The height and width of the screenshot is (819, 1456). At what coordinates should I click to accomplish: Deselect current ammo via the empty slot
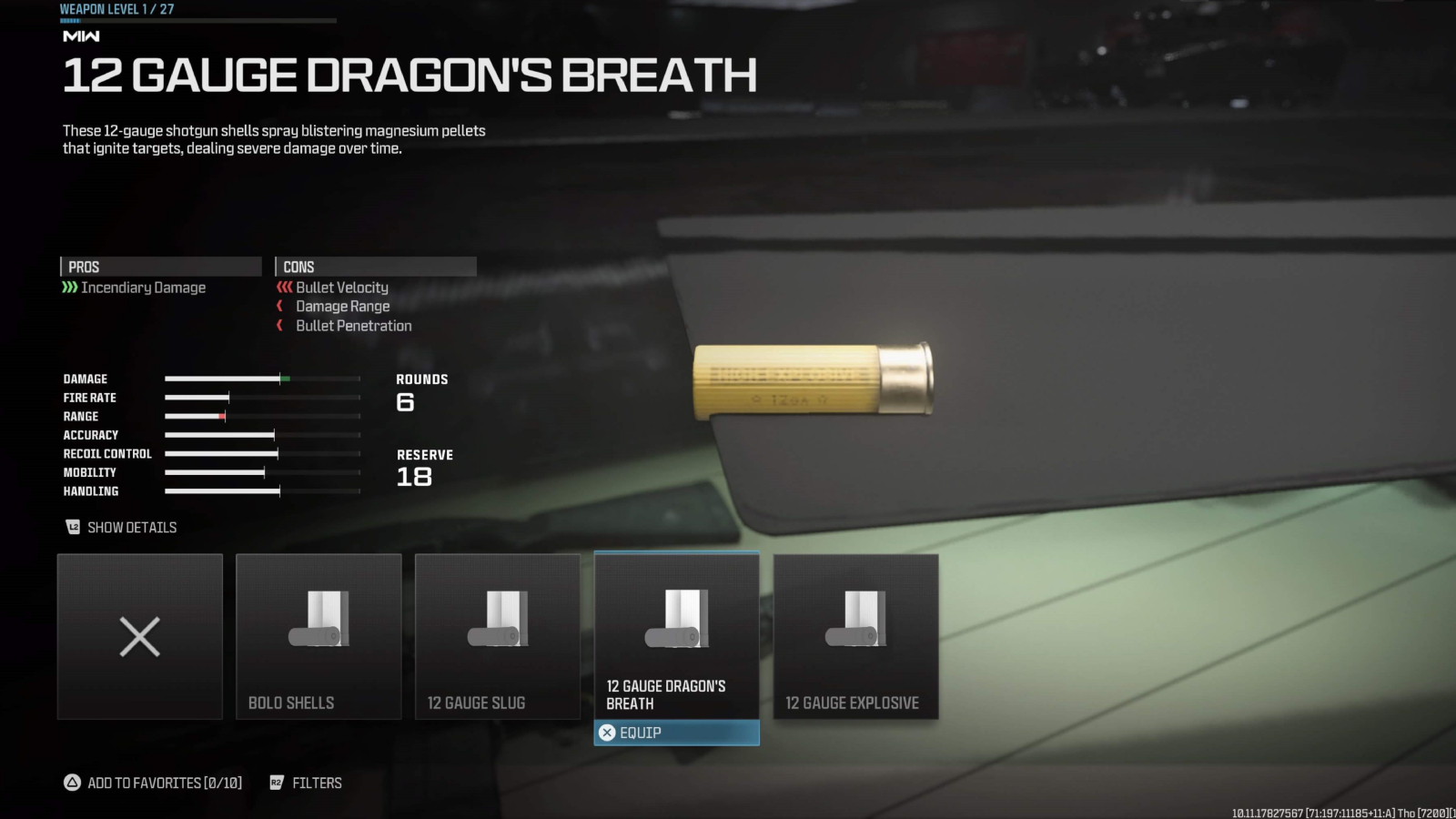tap(139, 635)
